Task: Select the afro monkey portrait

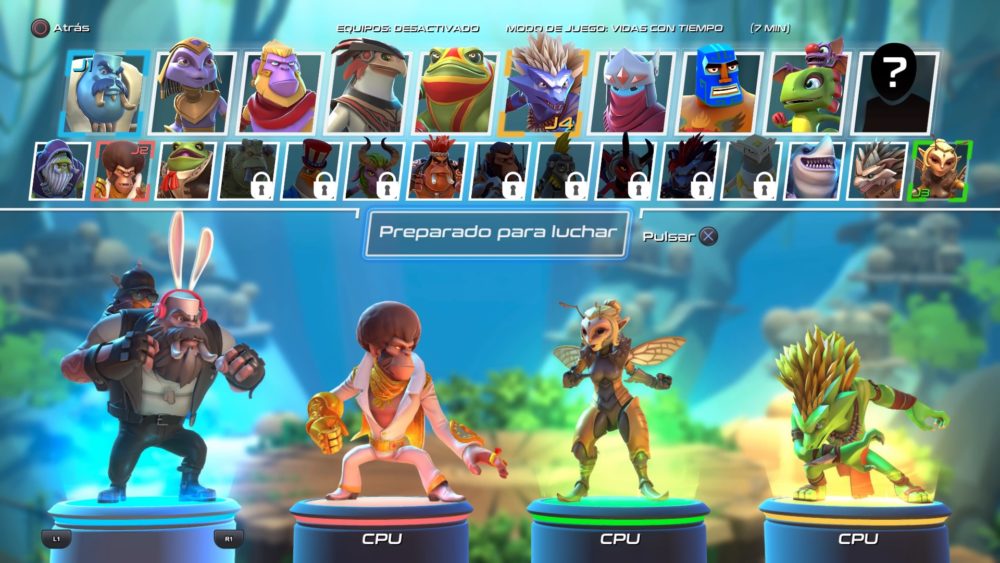Action: coord(121,171)
